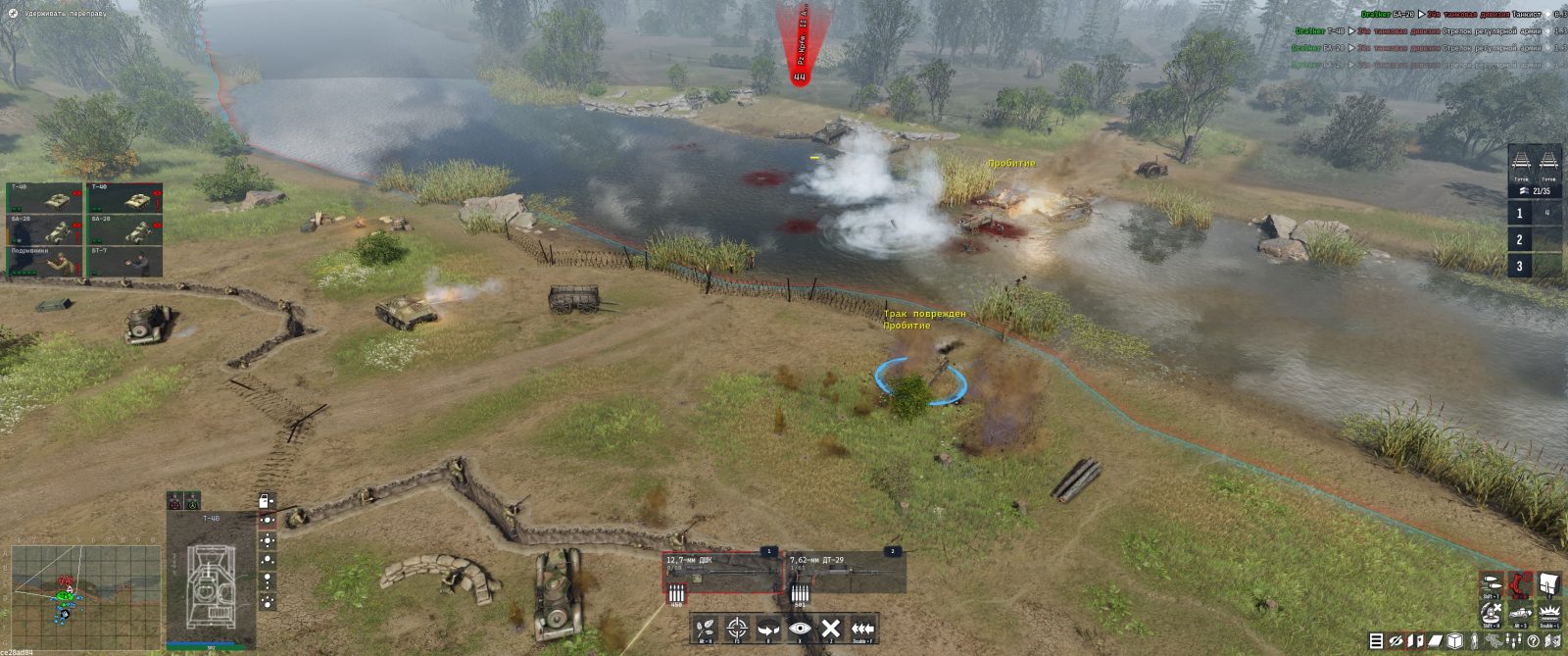This screenshot has width=1568, height=656.
Task: Activate the rotate arrow command
Action: pyautogui.click(x=768, y=629)
